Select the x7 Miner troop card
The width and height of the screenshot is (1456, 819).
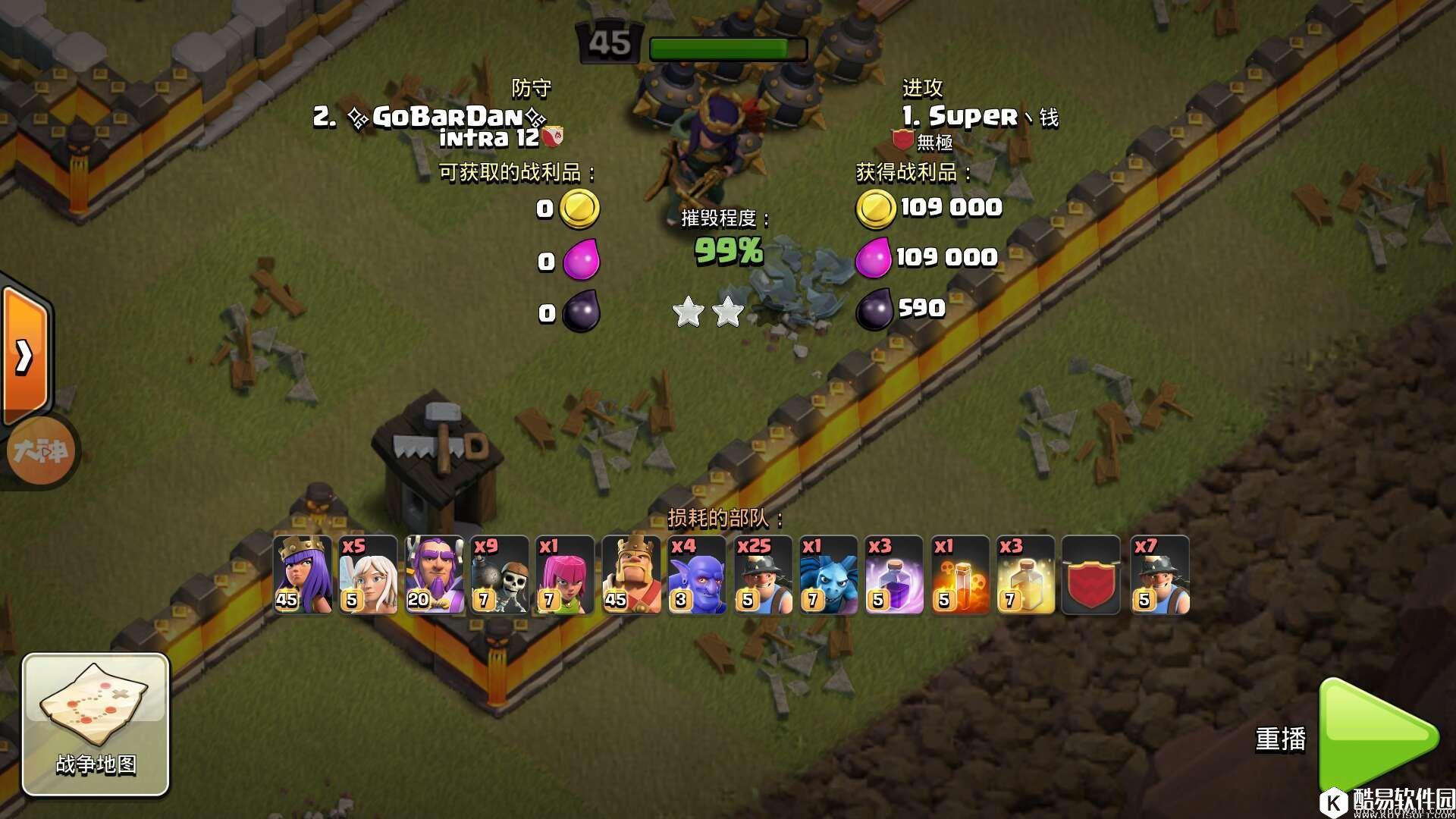(1159, 575)
